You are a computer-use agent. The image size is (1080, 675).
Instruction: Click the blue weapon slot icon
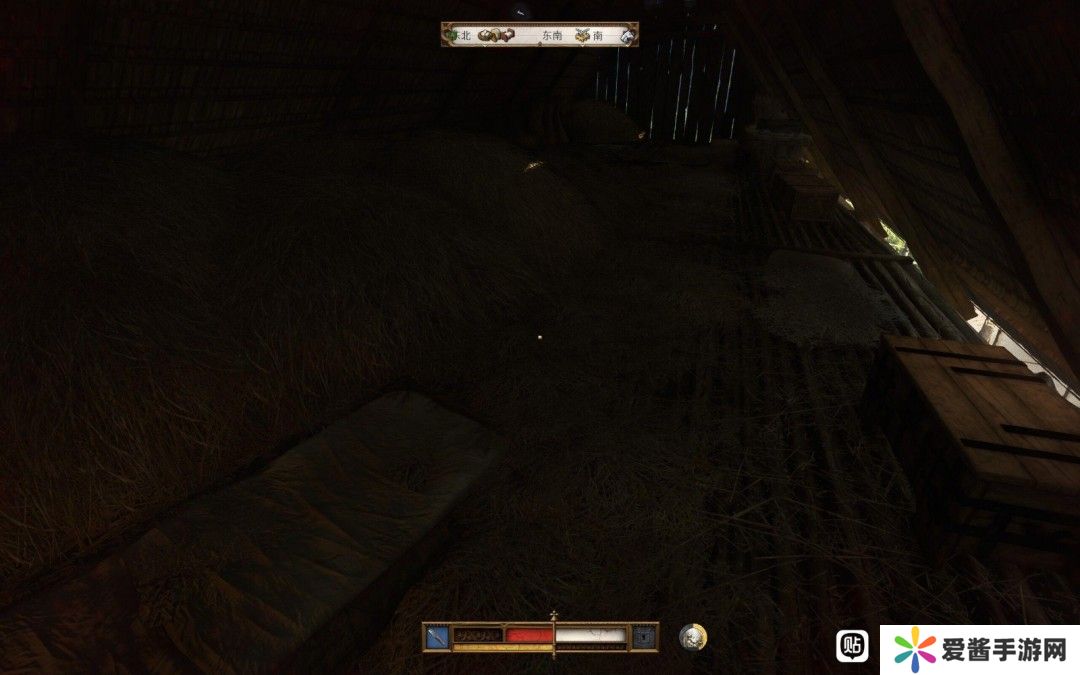437,635
